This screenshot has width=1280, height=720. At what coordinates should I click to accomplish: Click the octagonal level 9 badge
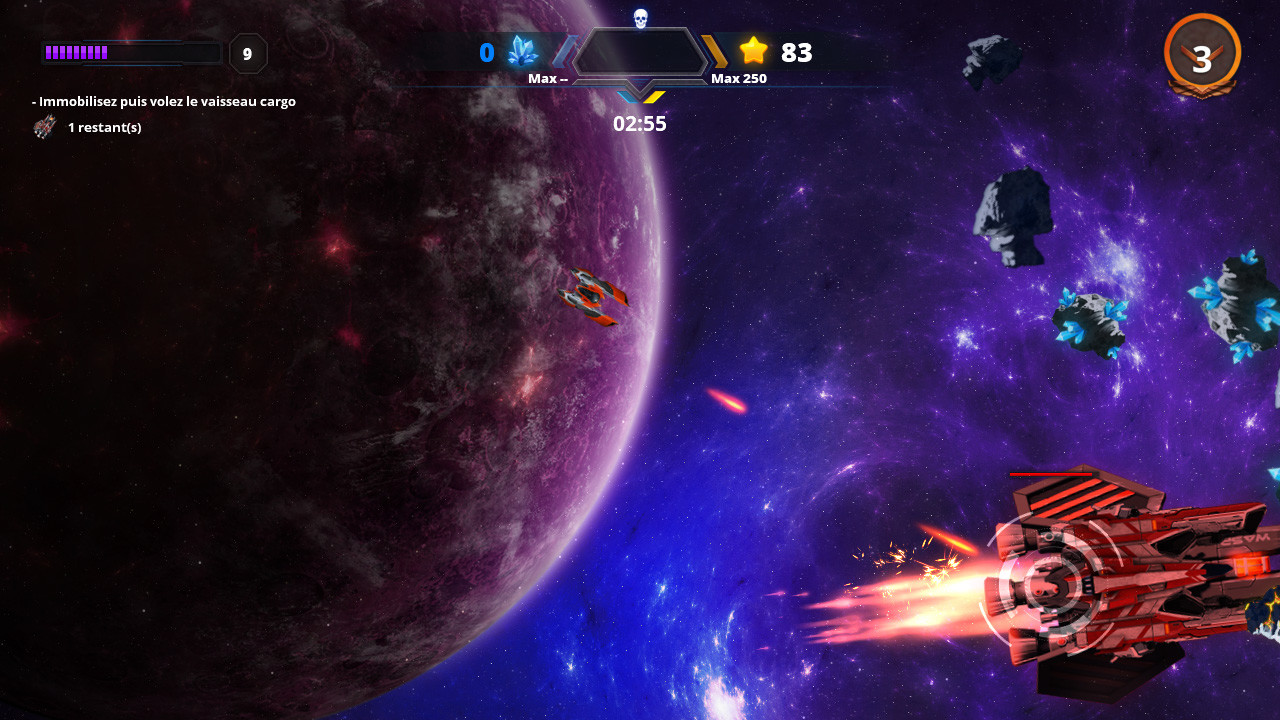point(248,54)
